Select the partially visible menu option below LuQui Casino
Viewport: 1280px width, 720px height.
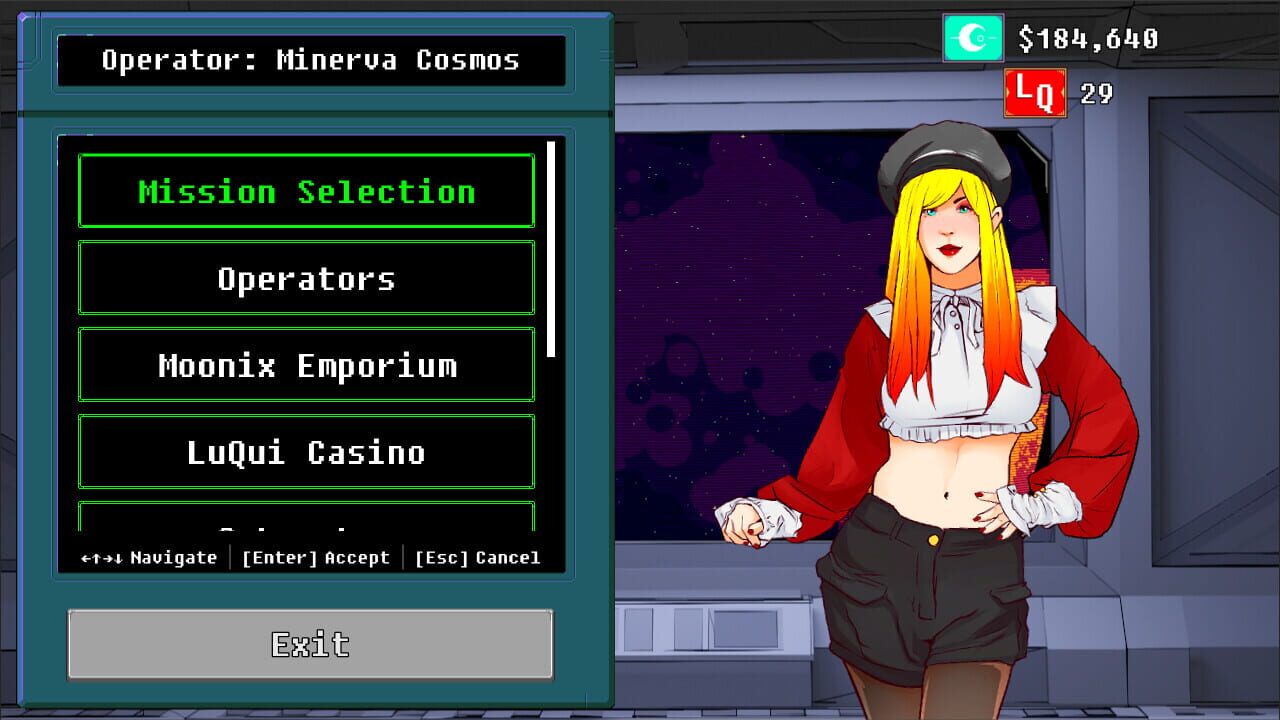(x=306, y=520)
